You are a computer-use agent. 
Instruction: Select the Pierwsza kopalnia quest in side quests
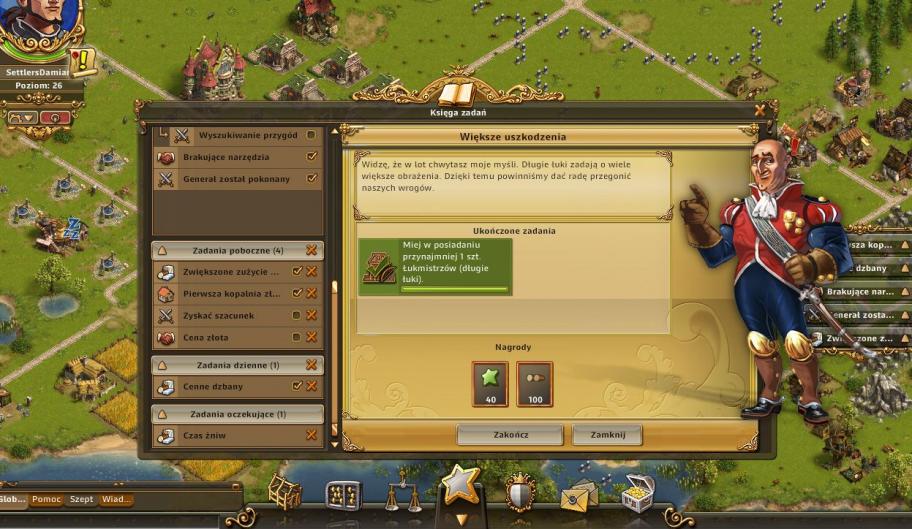pyautogui.click(x=230, y=294)
